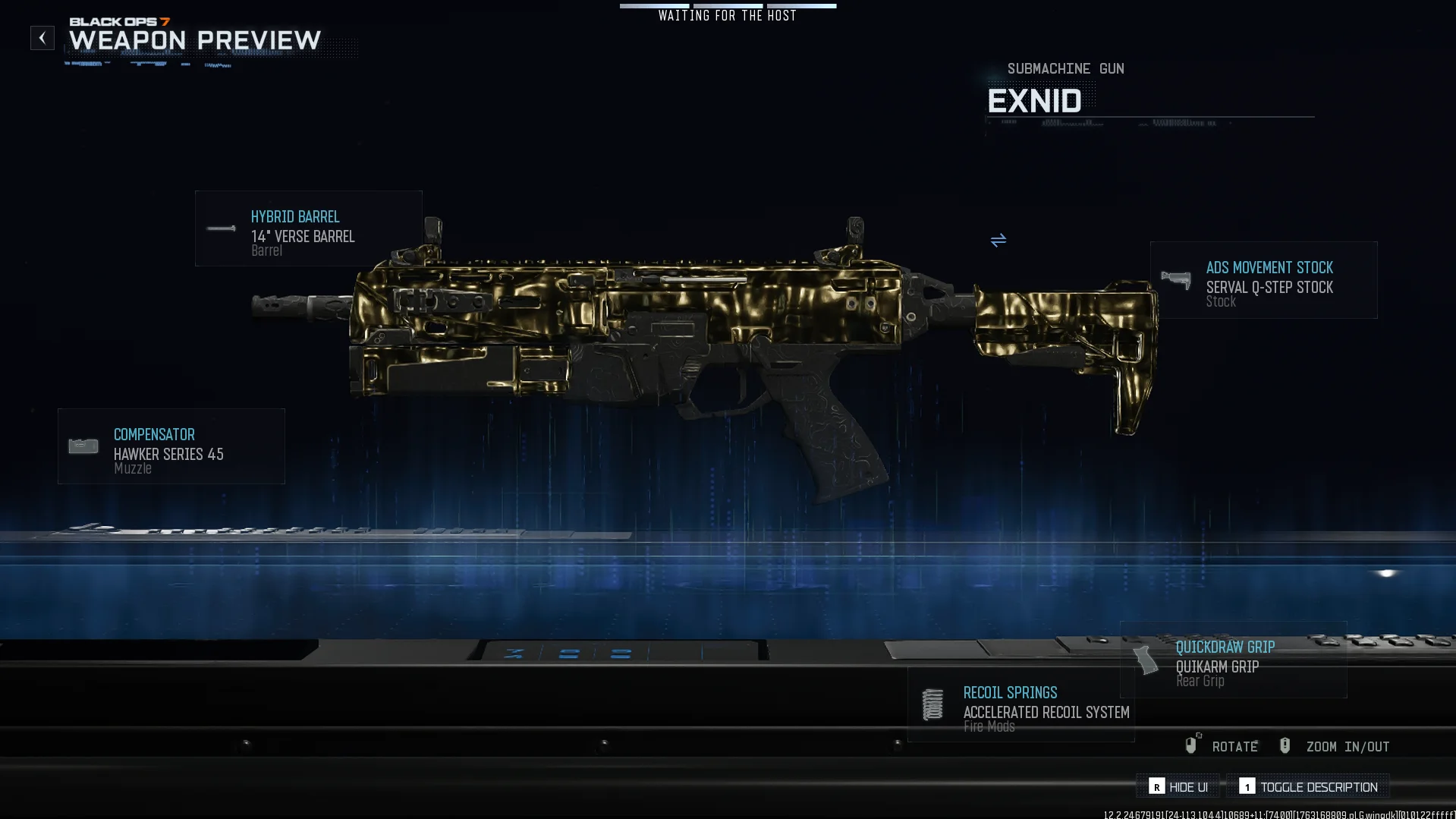Image resolution: width=1456 pixels, height=819 pixels.
Task: Hide the UI
Action: [x=1178, y=787]
